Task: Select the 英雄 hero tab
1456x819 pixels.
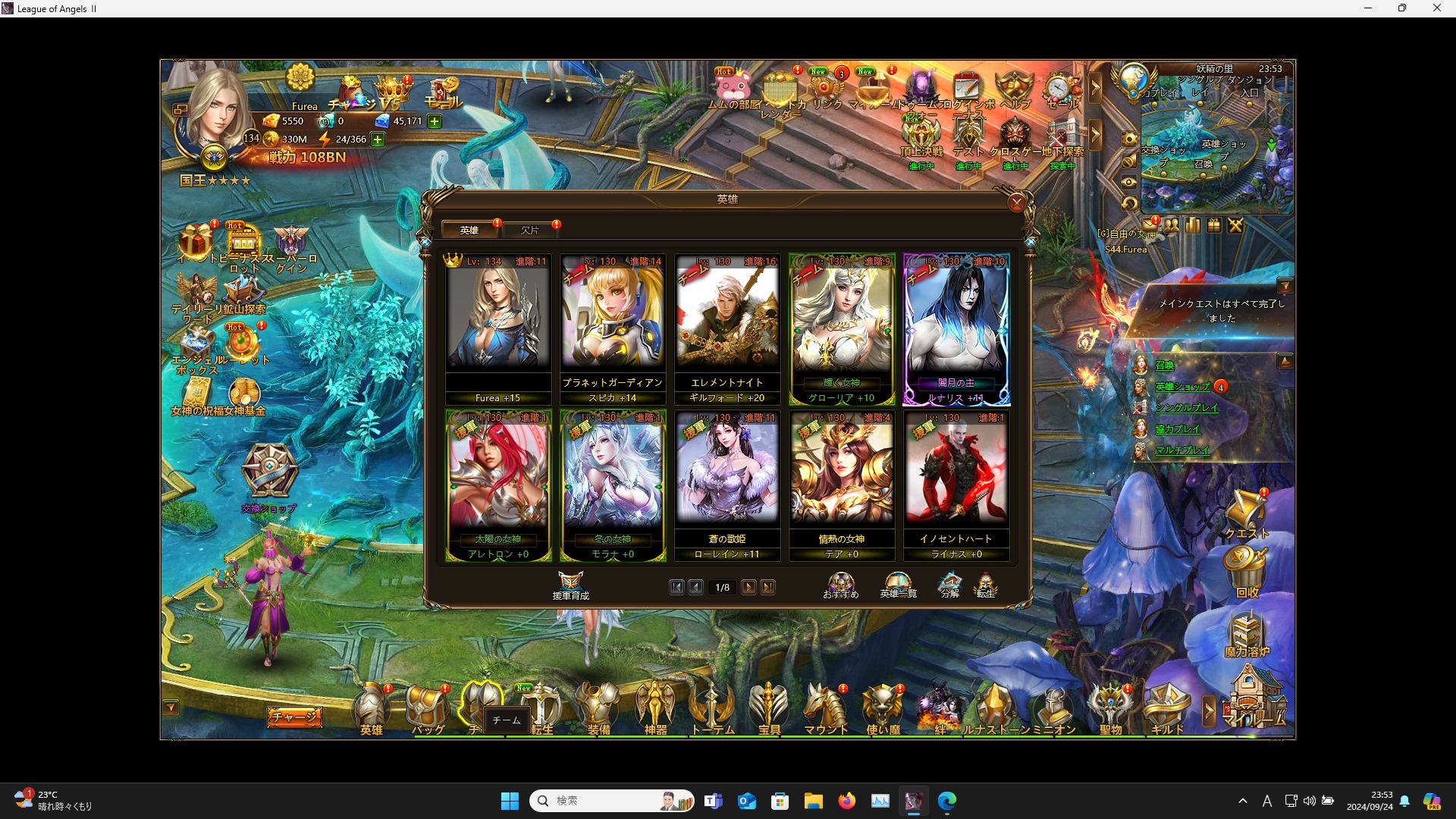Action: pyautogui.click(x=469, y=230)
